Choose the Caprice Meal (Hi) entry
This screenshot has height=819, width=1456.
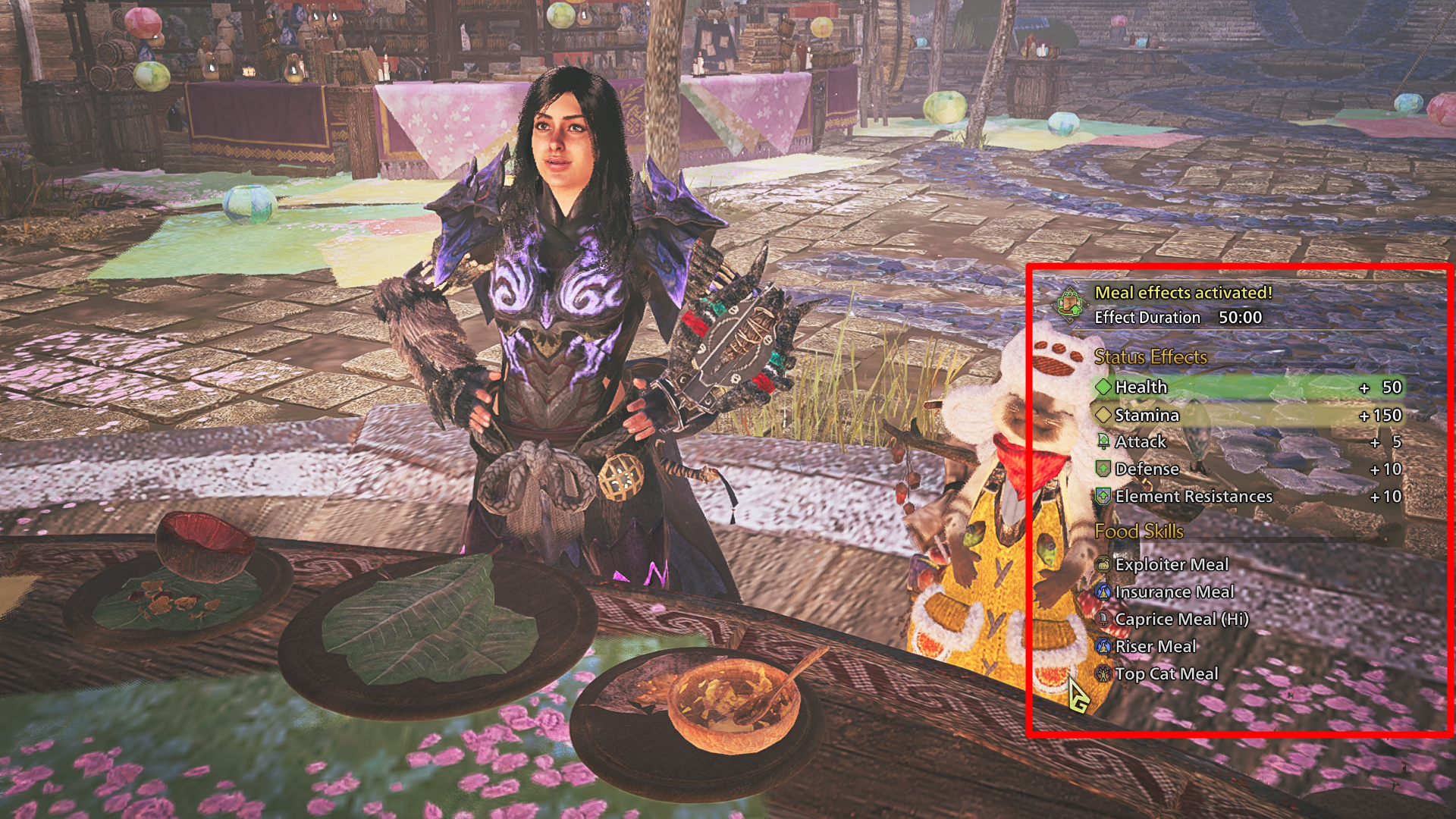1181,619
